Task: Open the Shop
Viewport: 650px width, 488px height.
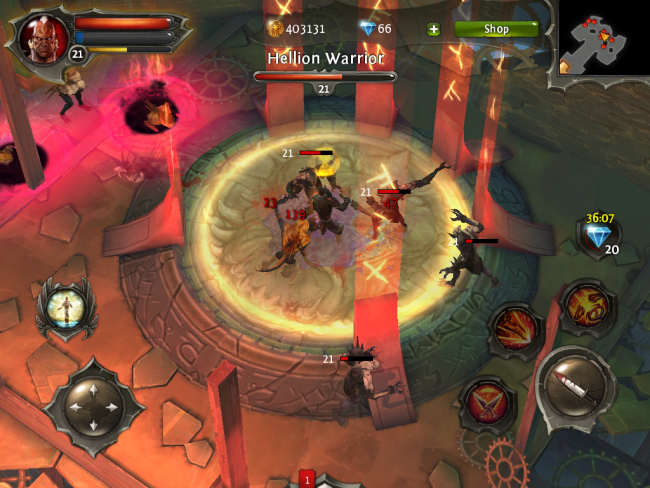Action: 496,29
